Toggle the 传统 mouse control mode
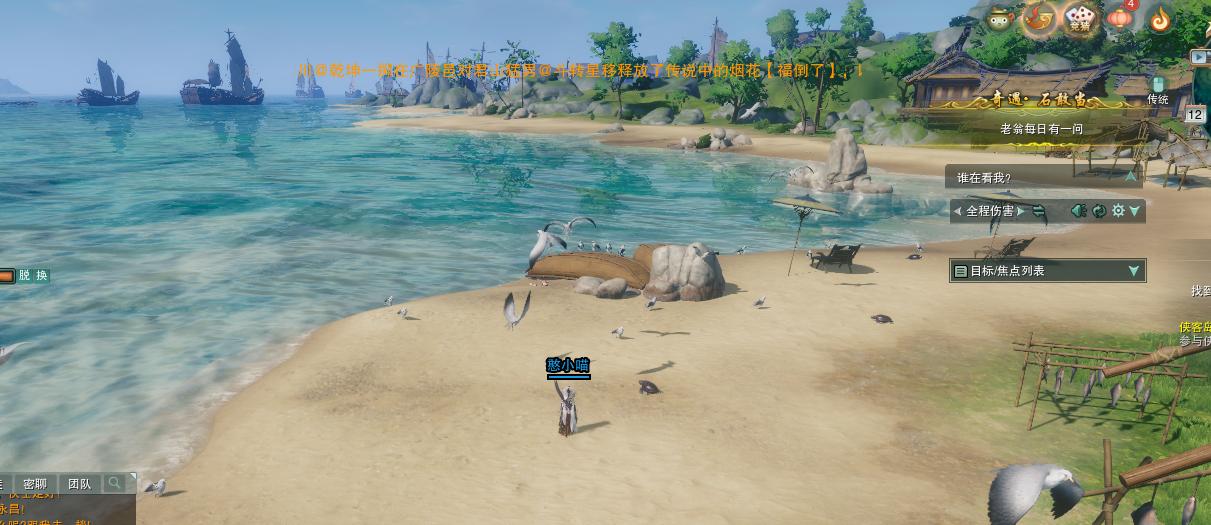 click(x=1158, y=90)
